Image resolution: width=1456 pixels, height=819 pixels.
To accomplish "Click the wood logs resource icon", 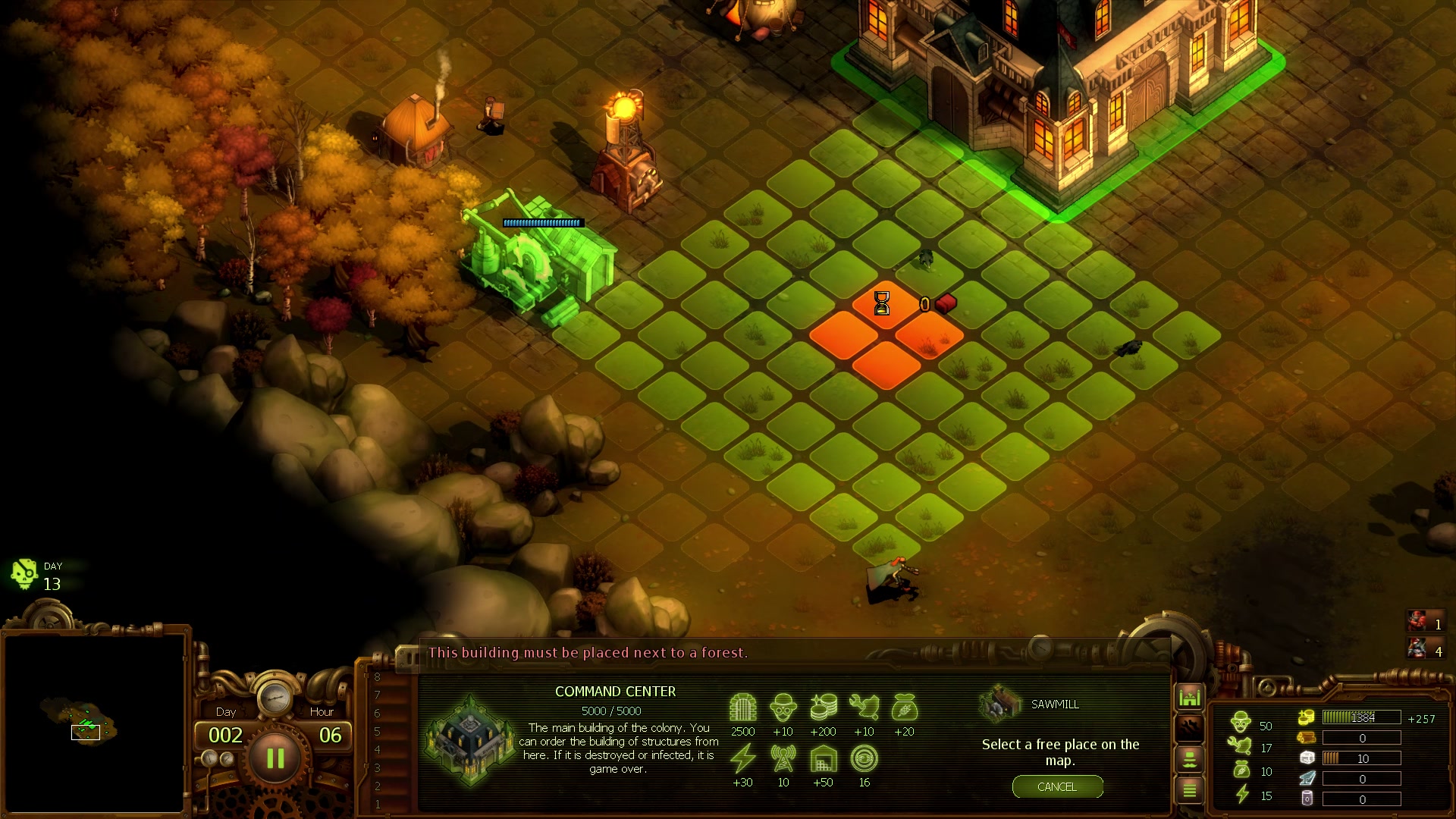I will point(1306,737).
